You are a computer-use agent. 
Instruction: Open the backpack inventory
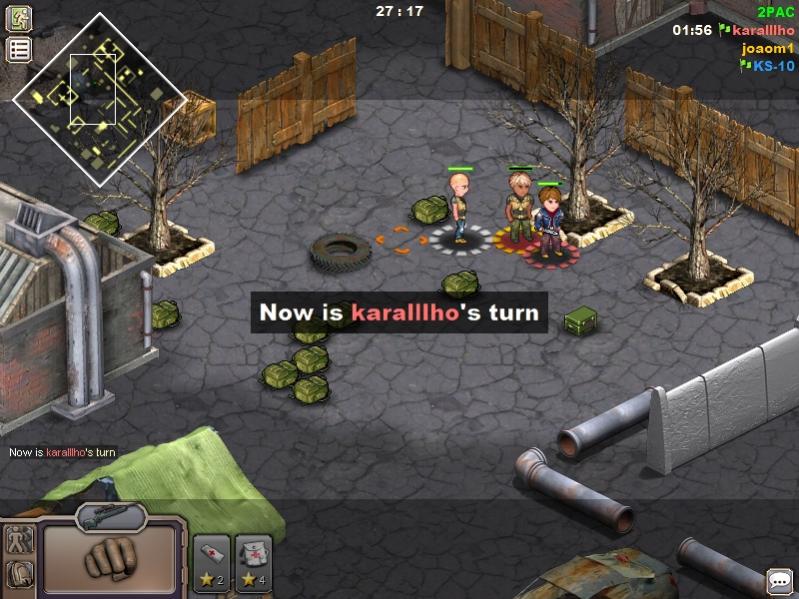point(19,574)
